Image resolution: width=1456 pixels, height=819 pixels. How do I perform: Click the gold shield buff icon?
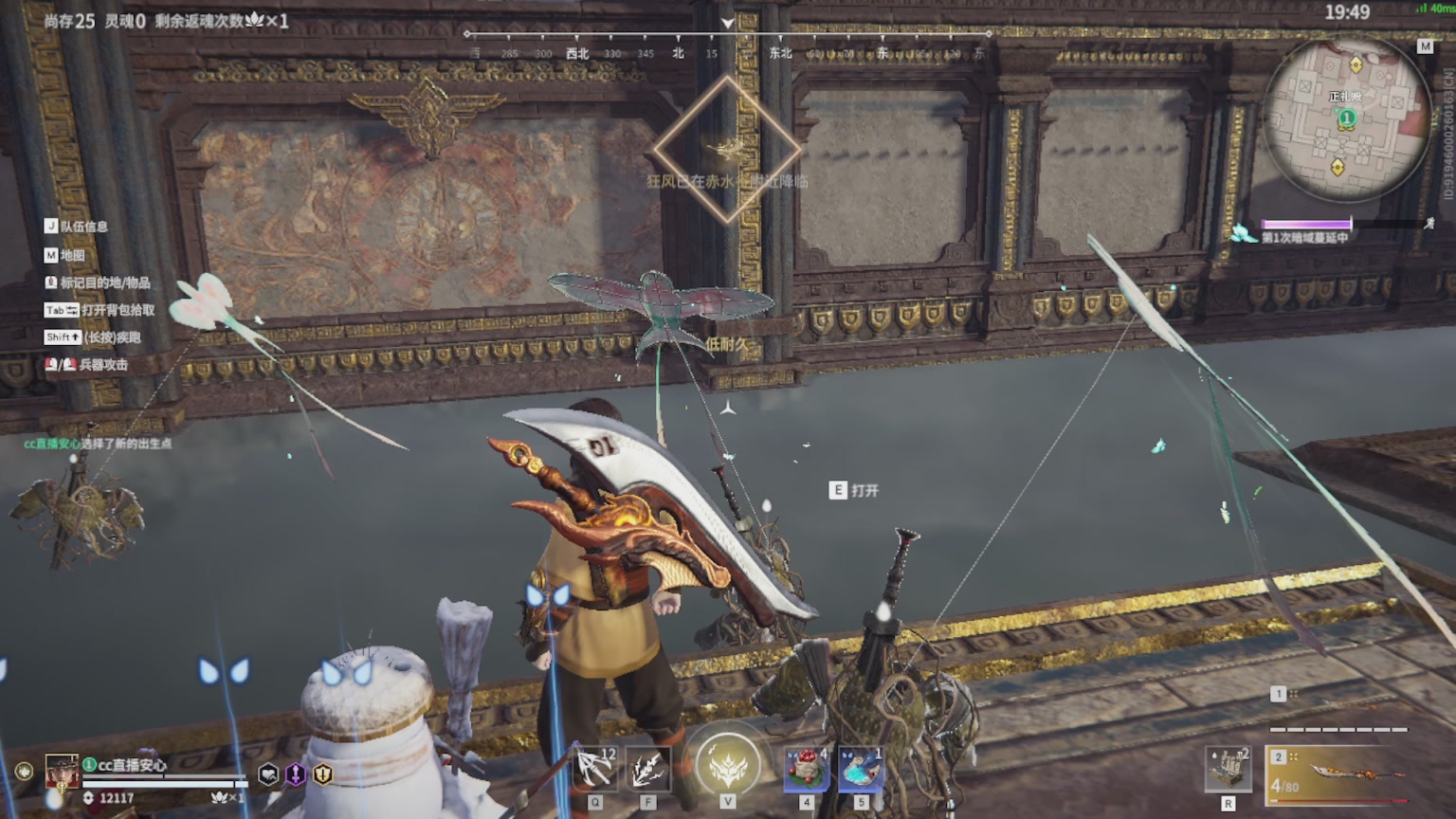coord(323,774)
